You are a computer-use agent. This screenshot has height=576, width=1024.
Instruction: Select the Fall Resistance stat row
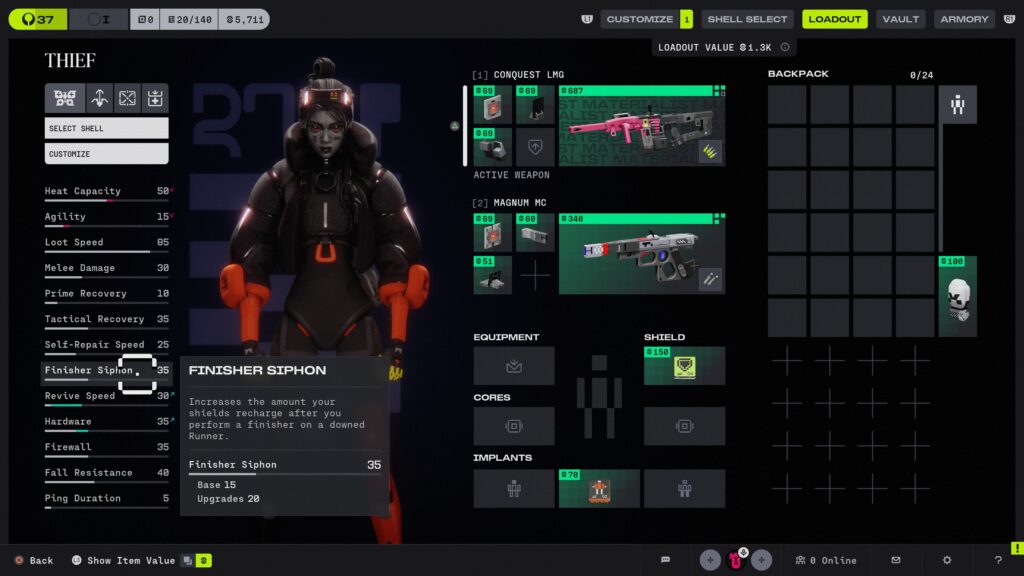click(106, 473)
